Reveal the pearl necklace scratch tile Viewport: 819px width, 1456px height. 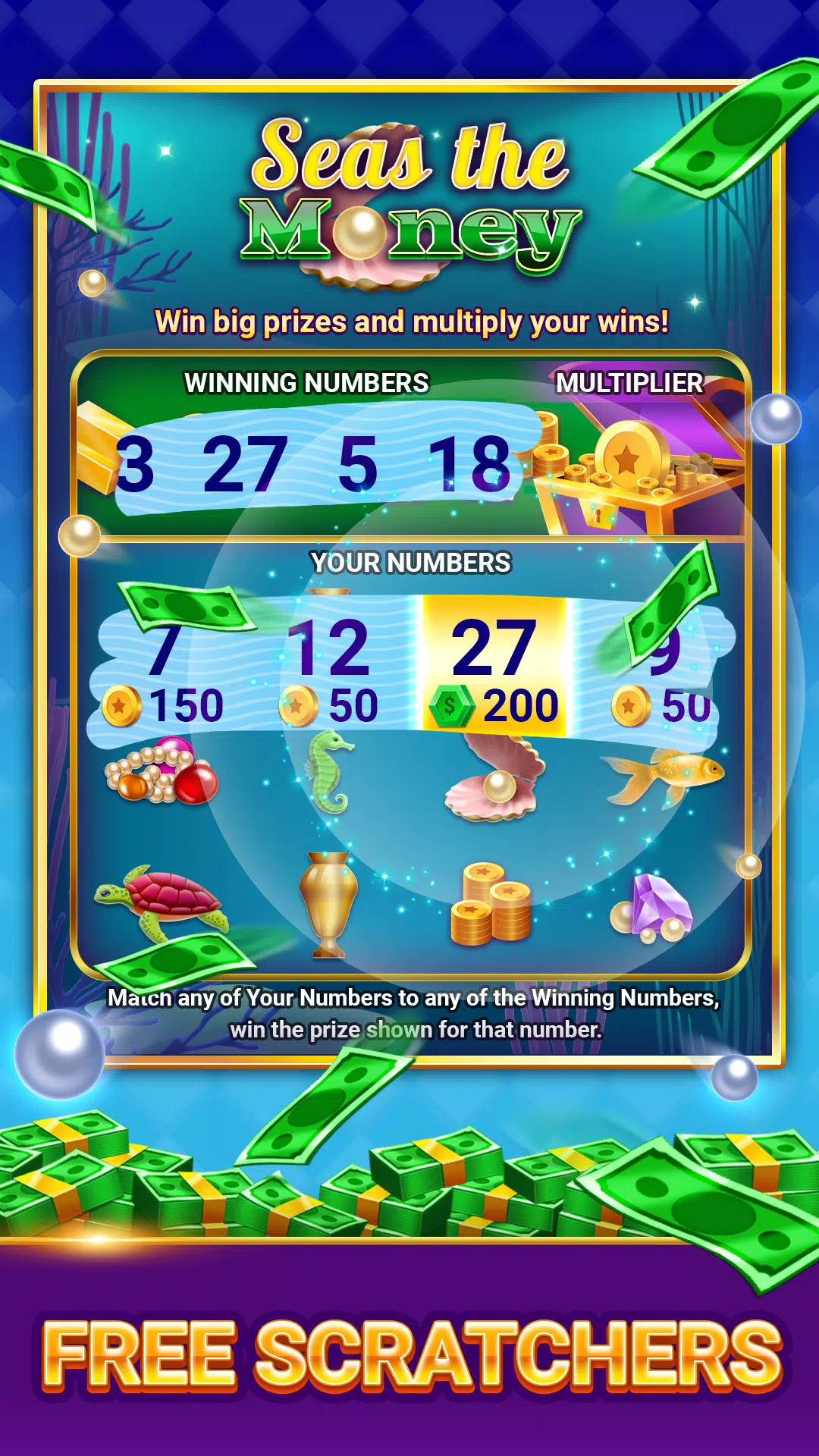tap(161, 773)
